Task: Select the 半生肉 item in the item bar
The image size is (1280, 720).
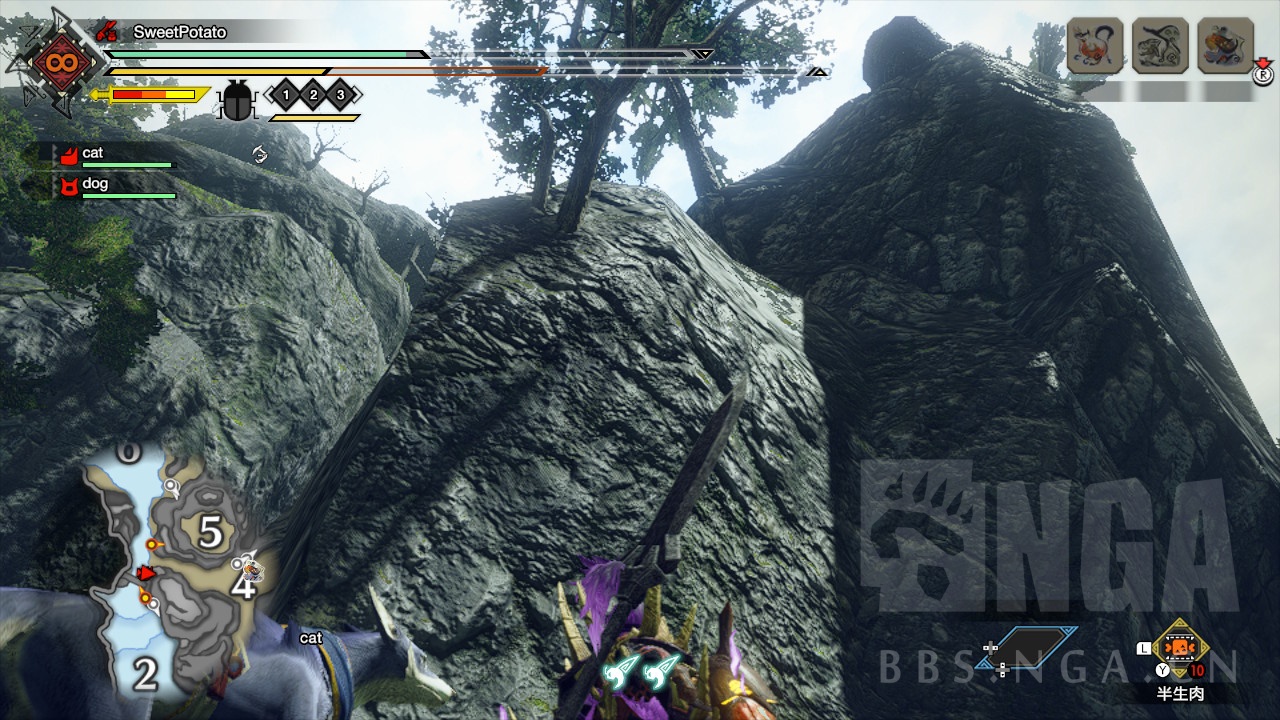Action: pyautogui.click(x=1181, y=650)
